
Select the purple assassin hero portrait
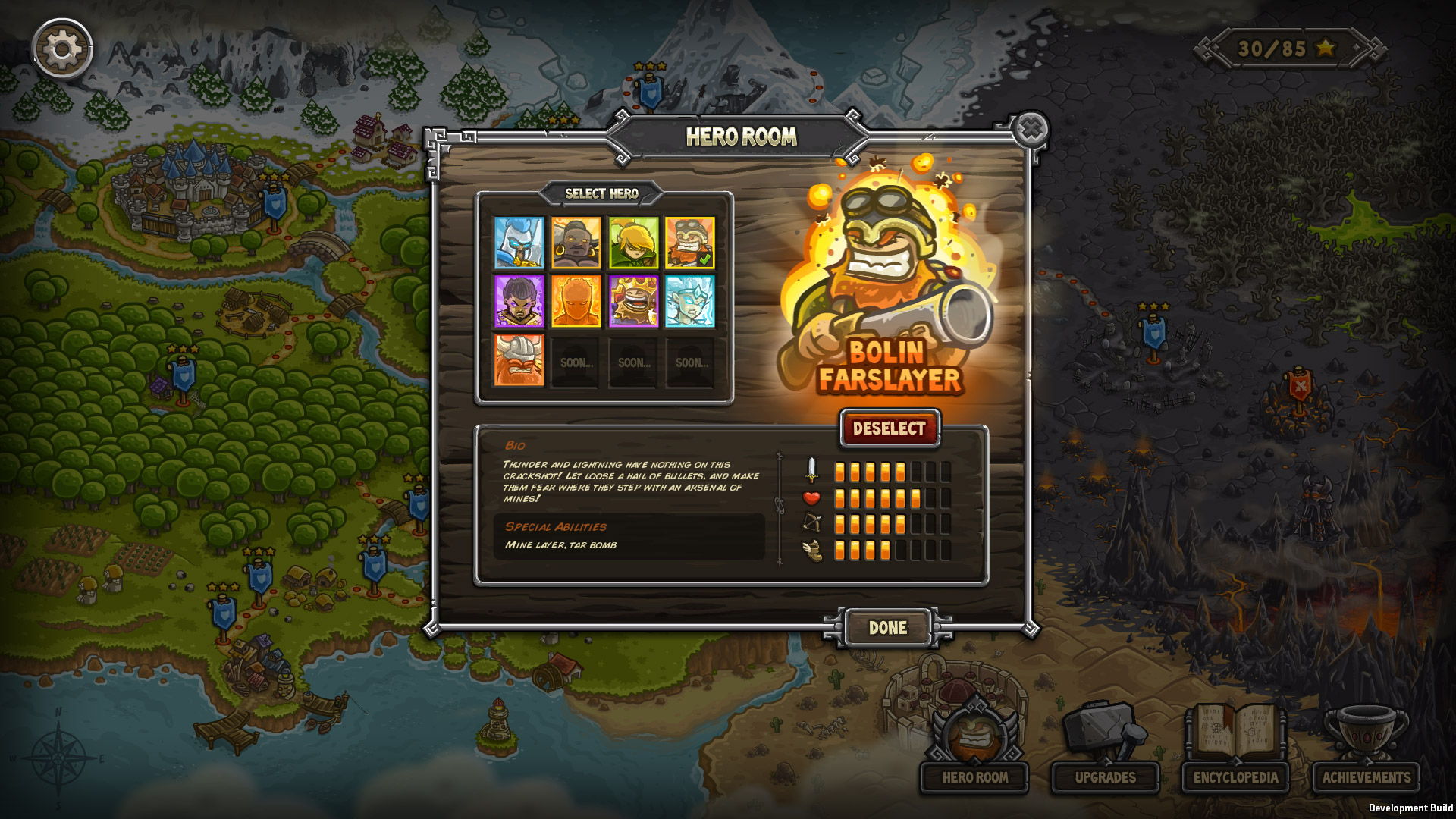519,303
